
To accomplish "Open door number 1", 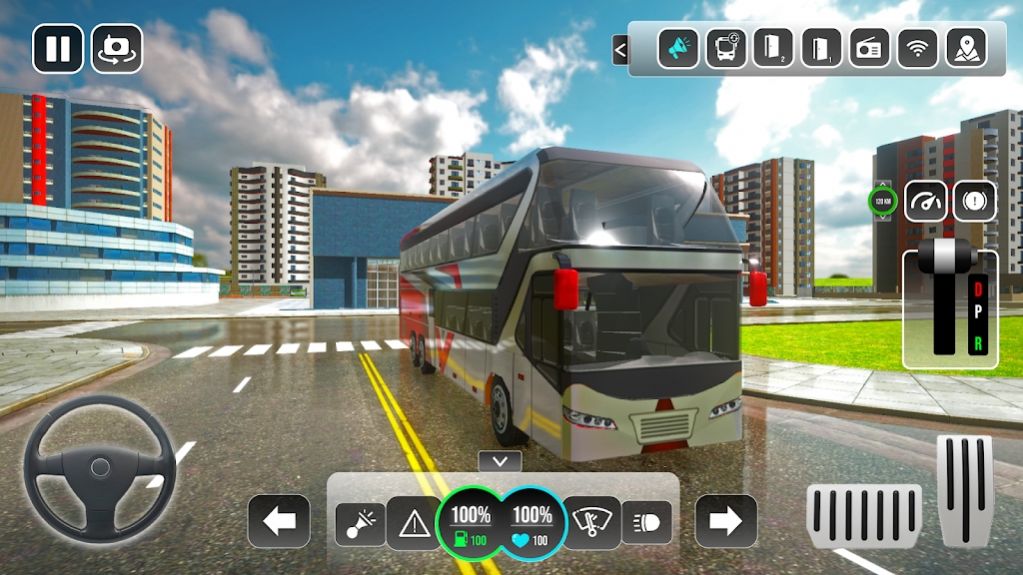I will tap(821, 48).
